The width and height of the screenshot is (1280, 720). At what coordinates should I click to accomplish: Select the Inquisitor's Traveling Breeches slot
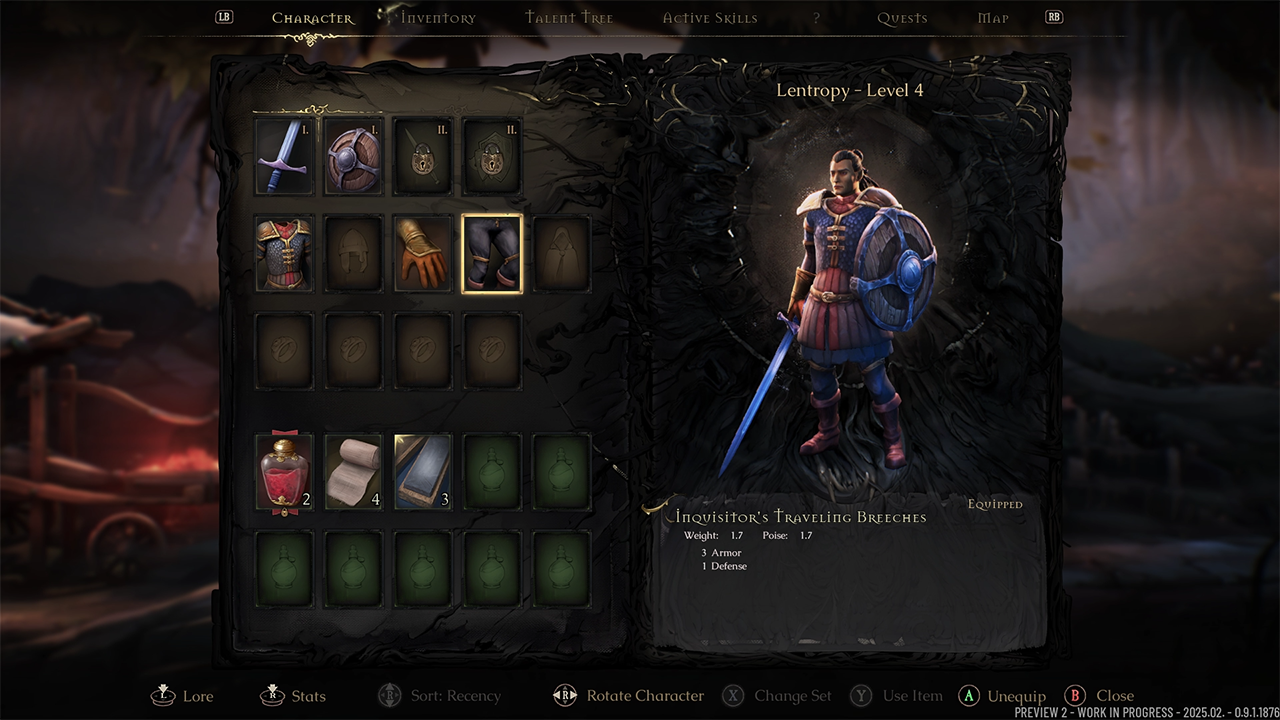(492, 254)
